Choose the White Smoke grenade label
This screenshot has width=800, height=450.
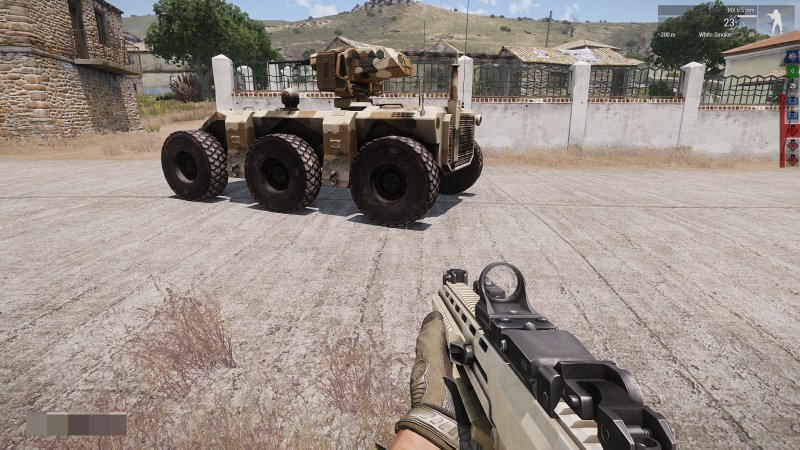click(x=716, y=34)
